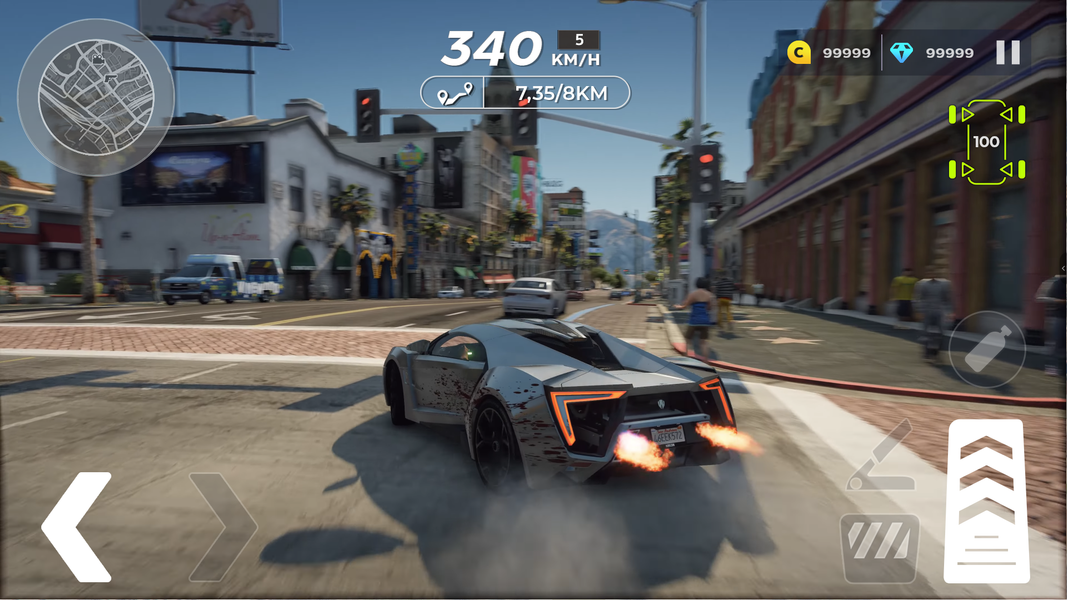Screen dimensions: 1067x600
Task: Hit the brake pedal
Action: click(880, 547)
